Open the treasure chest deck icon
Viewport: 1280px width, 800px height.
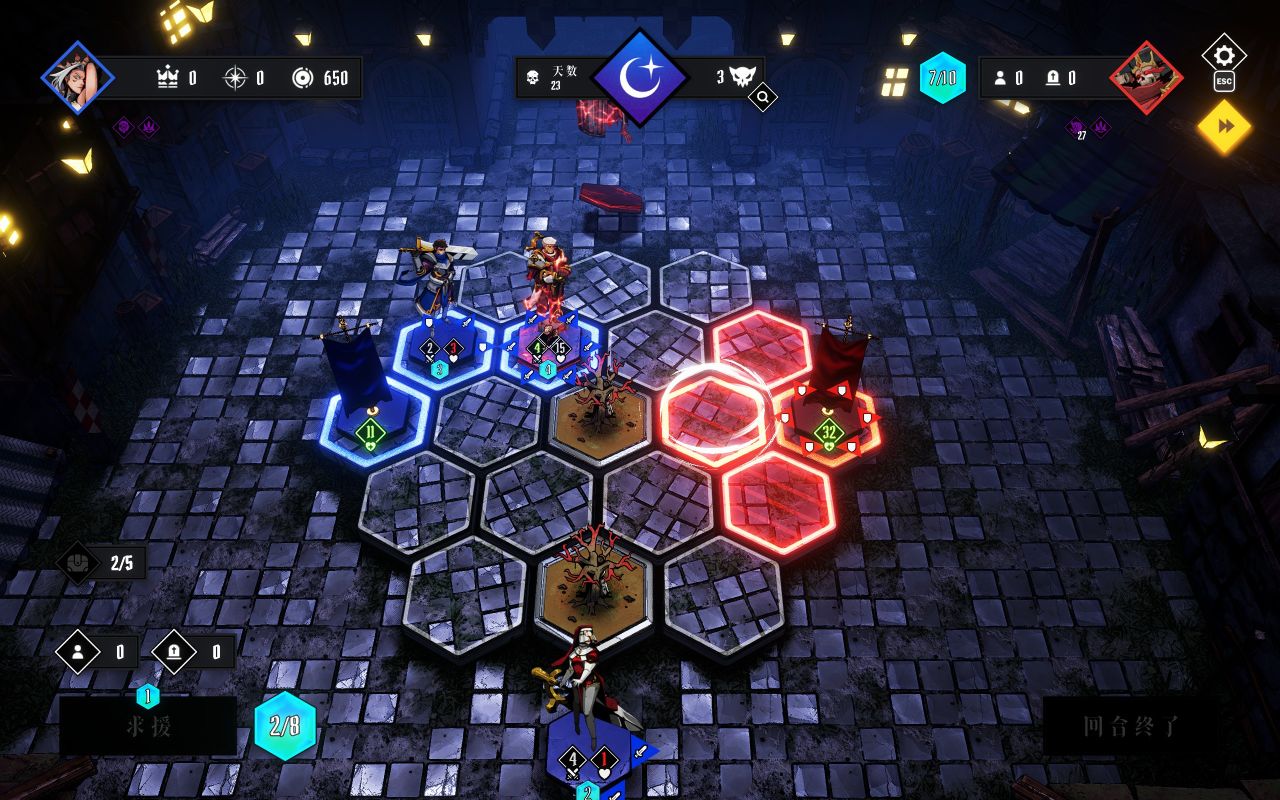[x=77, y=563]
